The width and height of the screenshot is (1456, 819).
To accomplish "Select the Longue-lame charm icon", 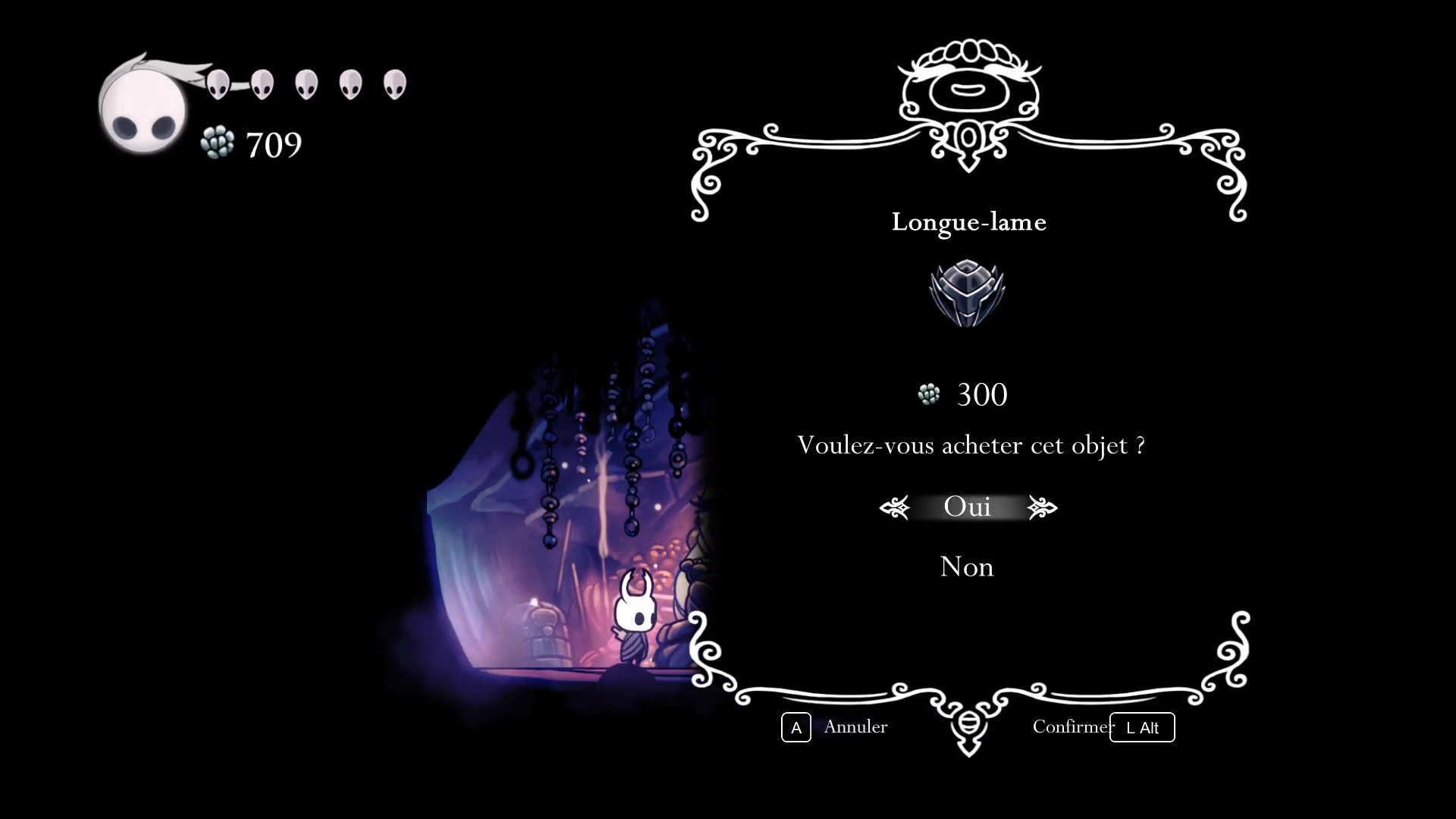I will click(x=967, y=293).
